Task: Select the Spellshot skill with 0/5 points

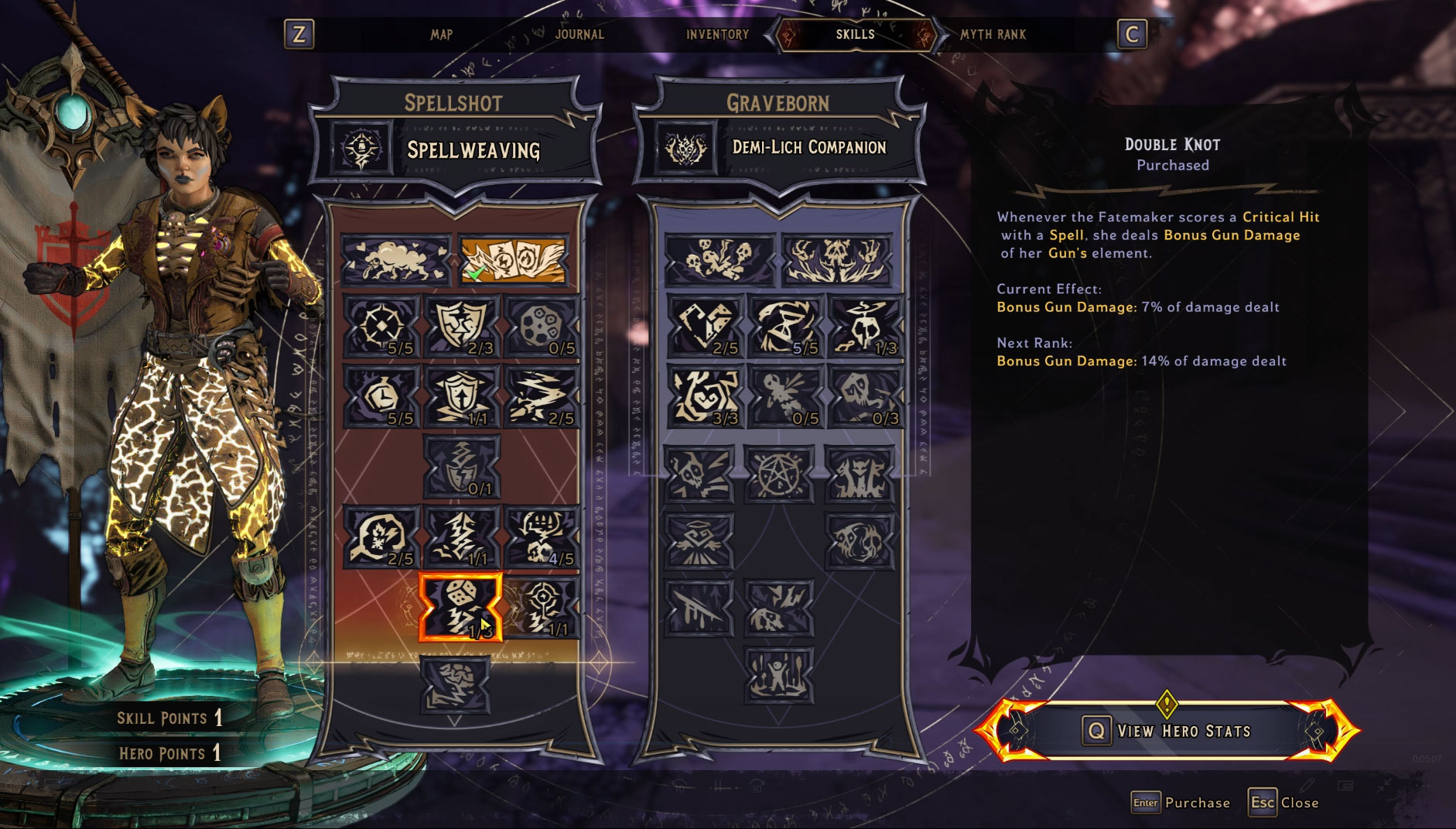Action: pos(542,326)
